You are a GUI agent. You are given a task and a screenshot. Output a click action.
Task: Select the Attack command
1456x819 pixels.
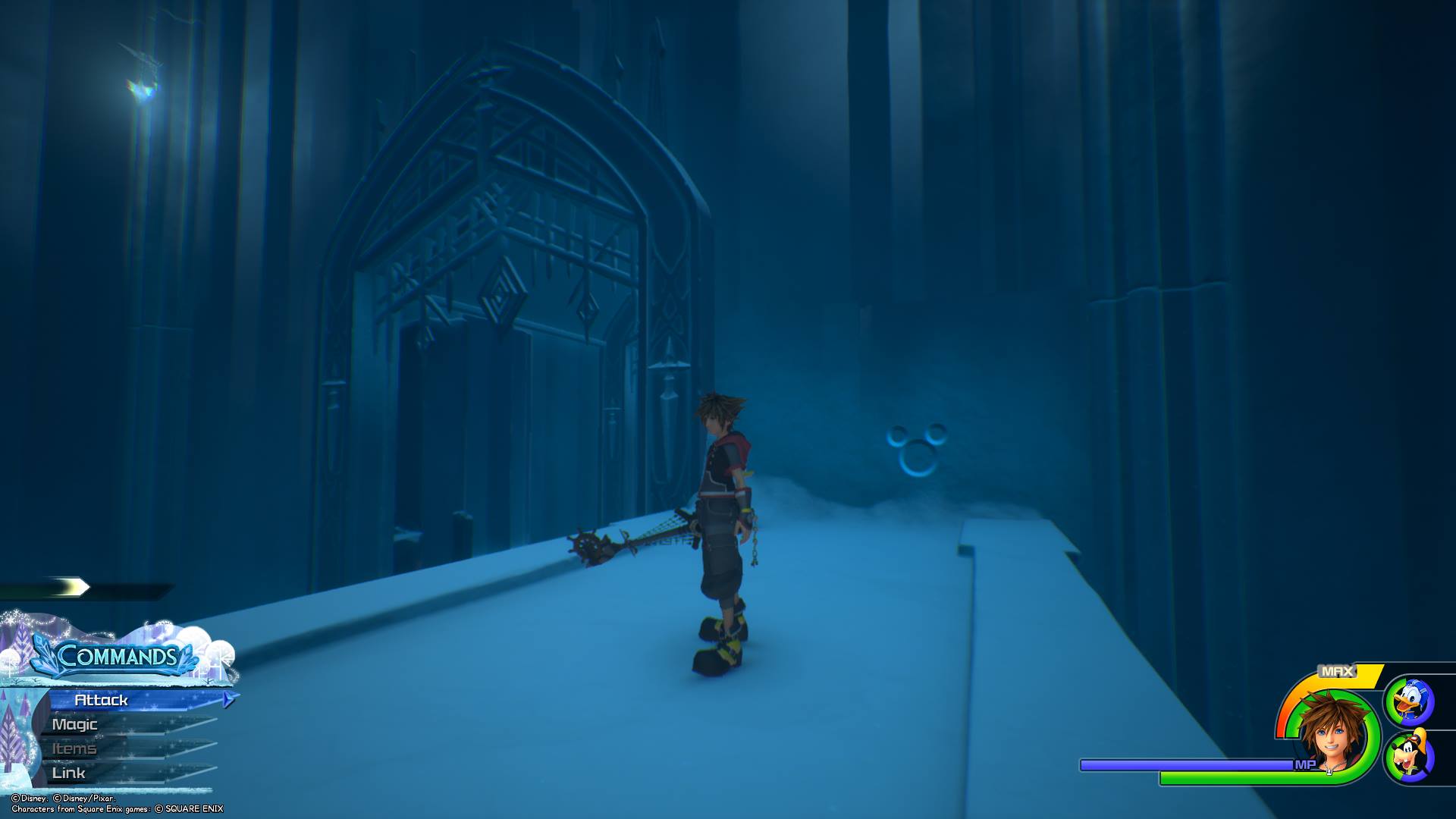click(102, 700)
